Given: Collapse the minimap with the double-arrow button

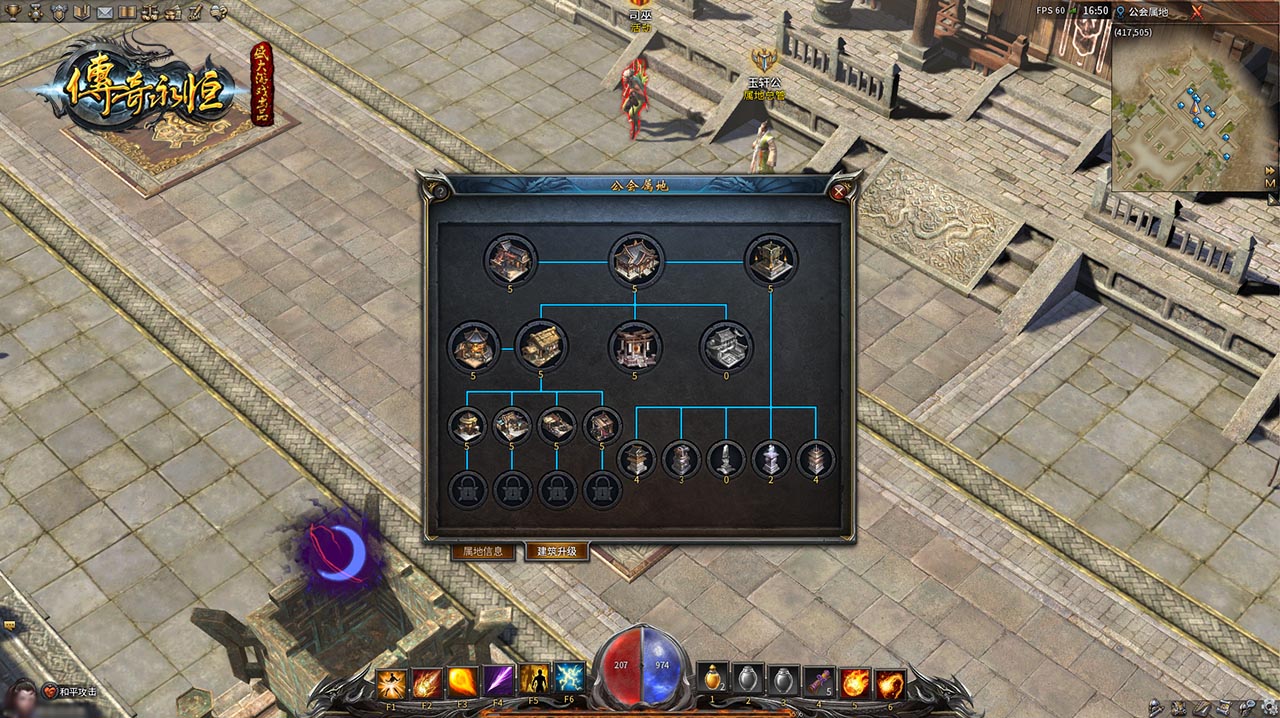Looking at the screenshot, I should point(1270,169).
